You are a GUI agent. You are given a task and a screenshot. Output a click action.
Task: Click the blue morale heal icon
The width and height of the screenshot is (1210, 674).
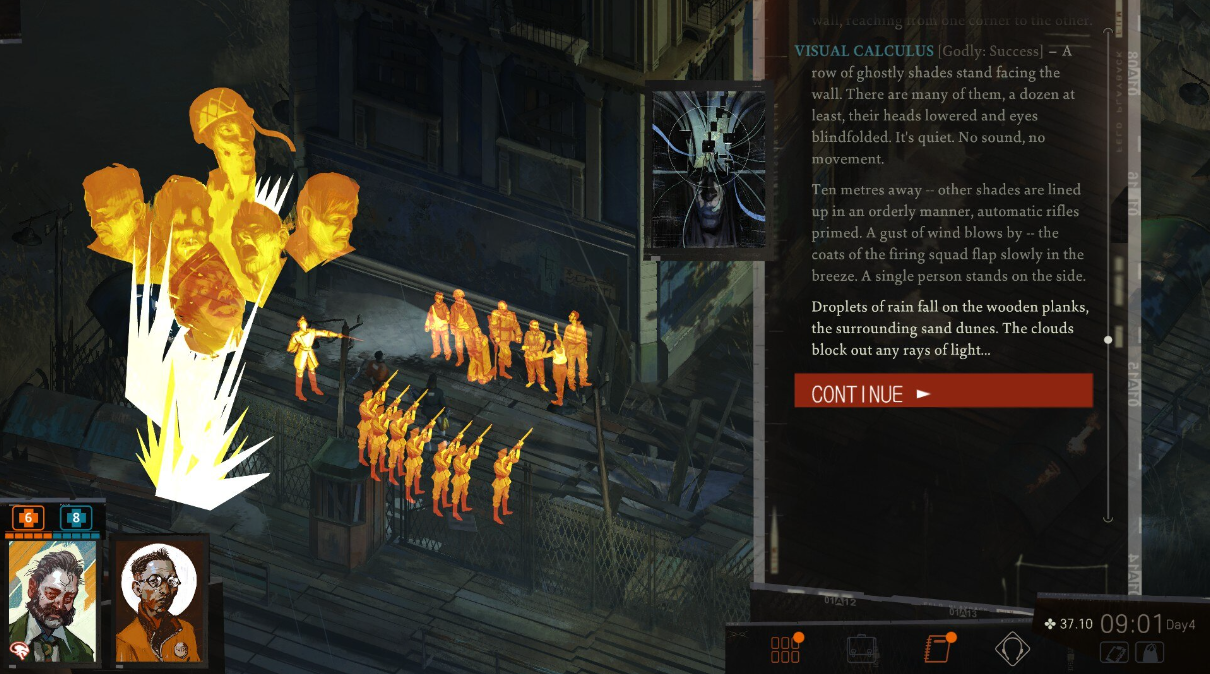click(76, 518)
